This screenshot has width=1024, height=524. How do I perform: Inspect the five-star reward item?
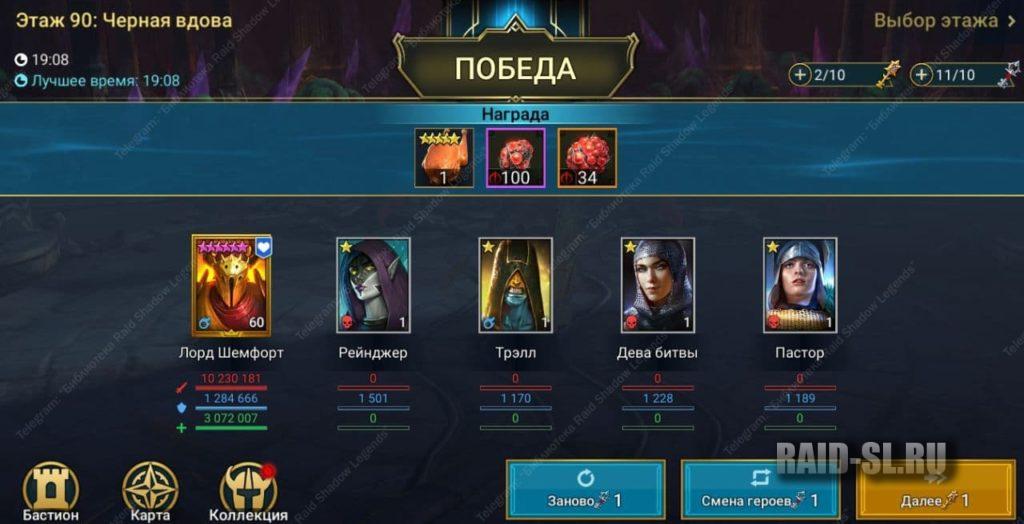point(444,158)
